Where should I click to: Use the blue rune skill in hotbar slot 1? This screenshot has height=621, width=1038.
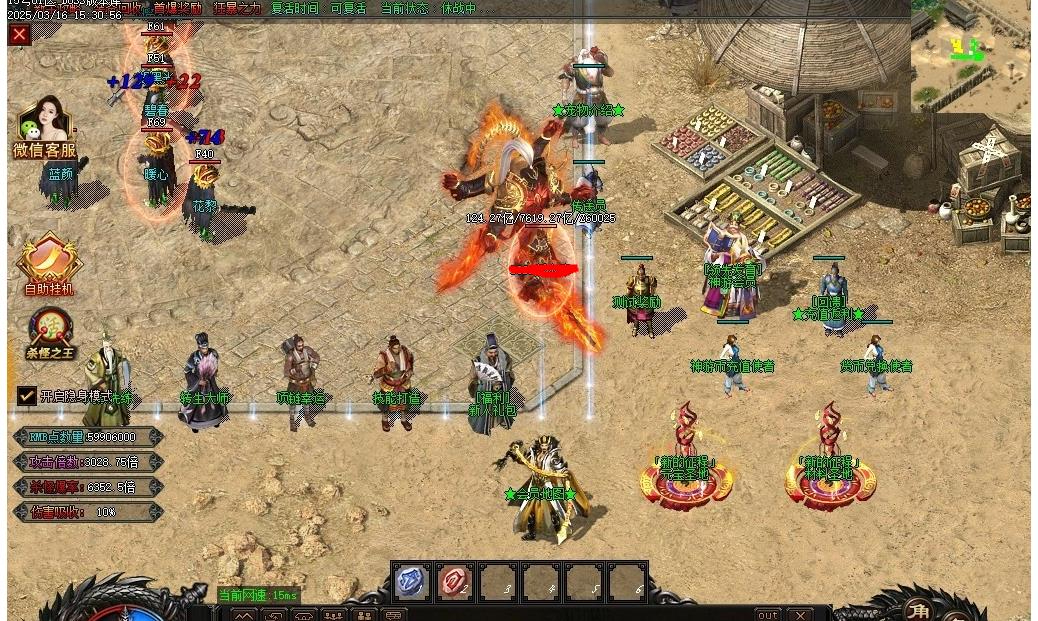pos(411,581)
